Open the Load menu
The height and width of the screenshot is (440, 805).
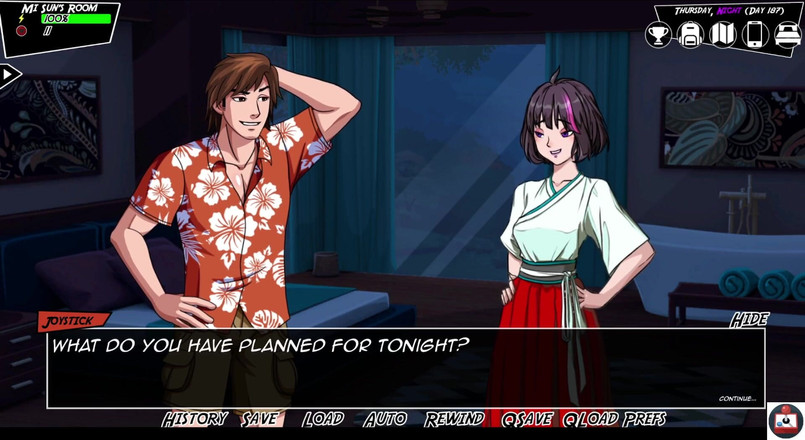[323, 419]
